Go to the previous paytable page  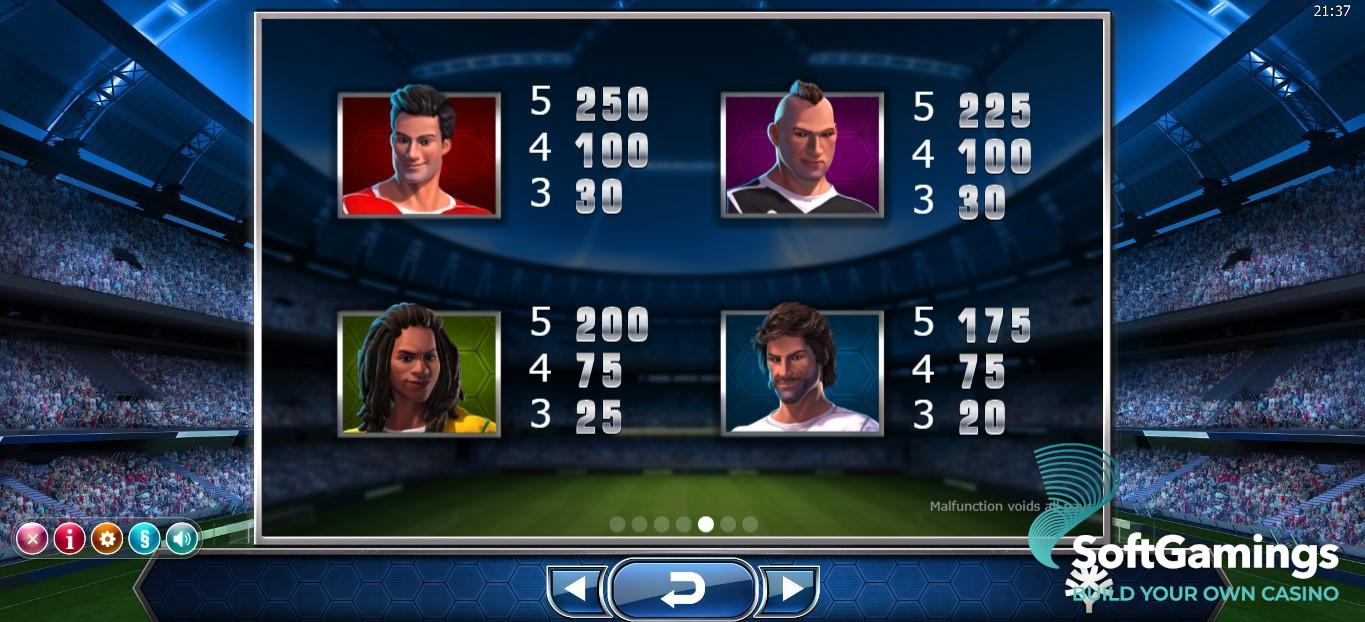tap(576, 590)
